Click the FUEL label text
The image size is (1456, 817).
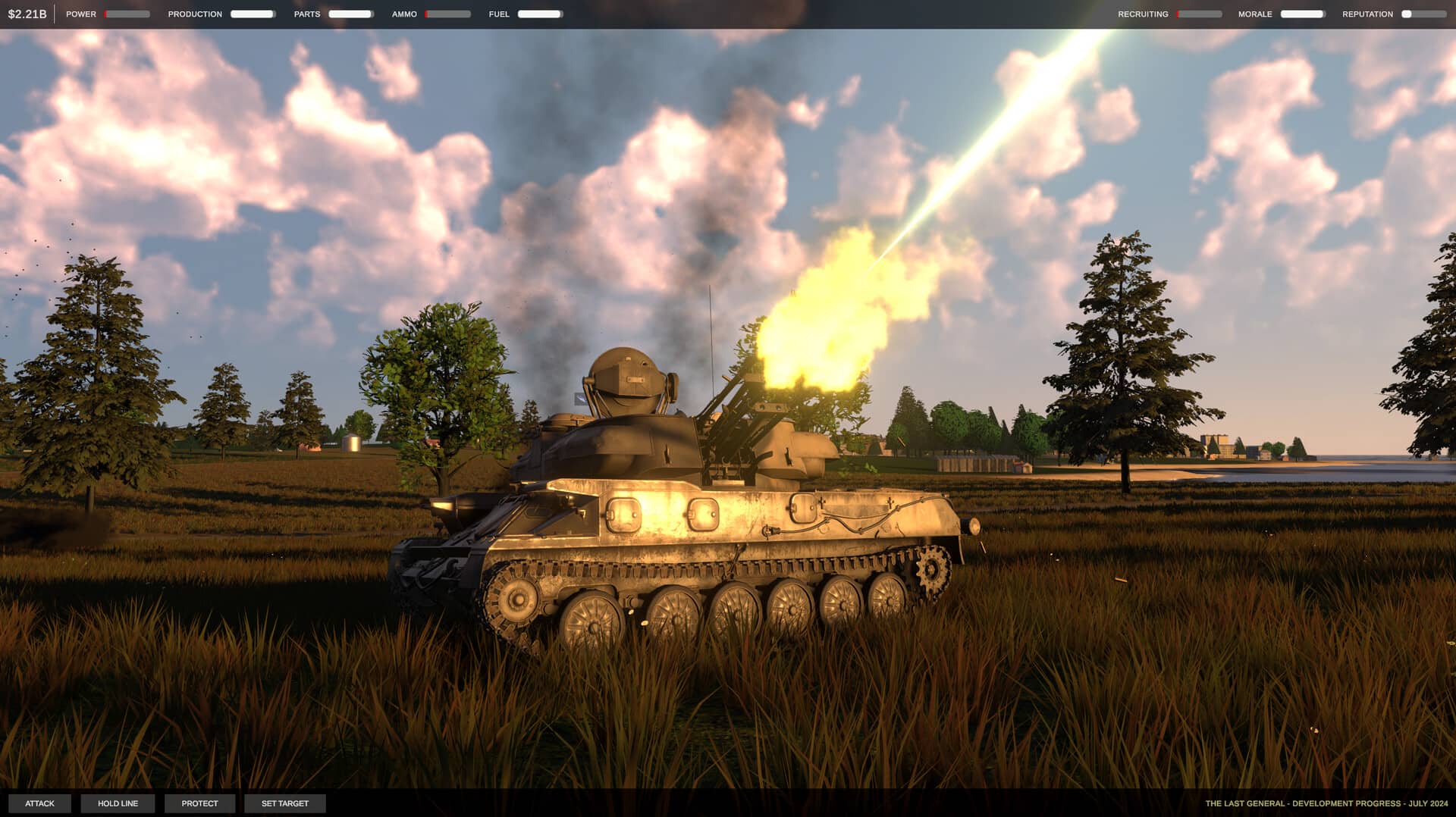[x=499, y=14]
